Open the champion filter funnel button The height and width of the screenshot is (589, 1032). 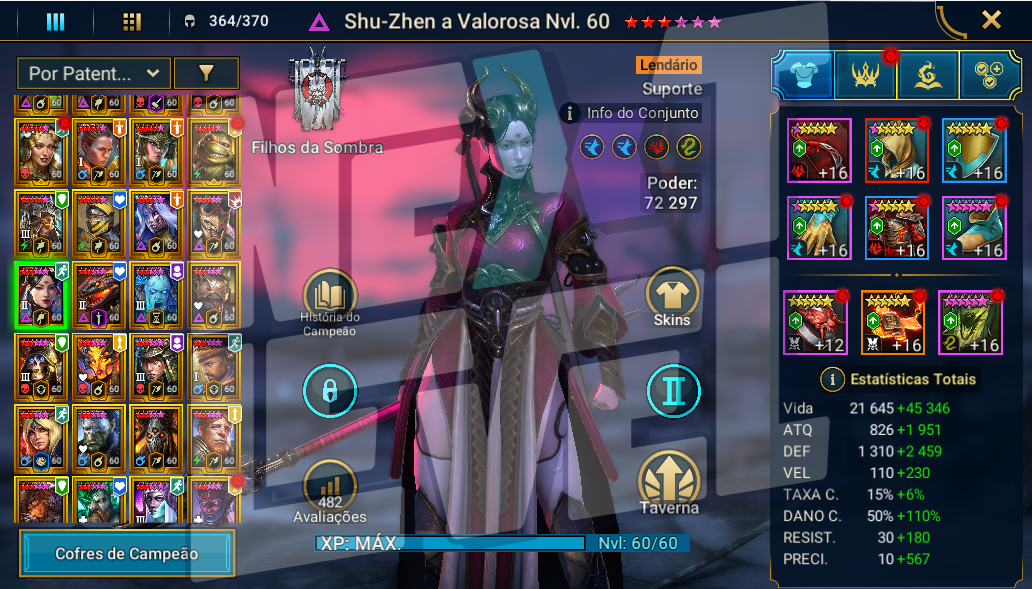206,73
